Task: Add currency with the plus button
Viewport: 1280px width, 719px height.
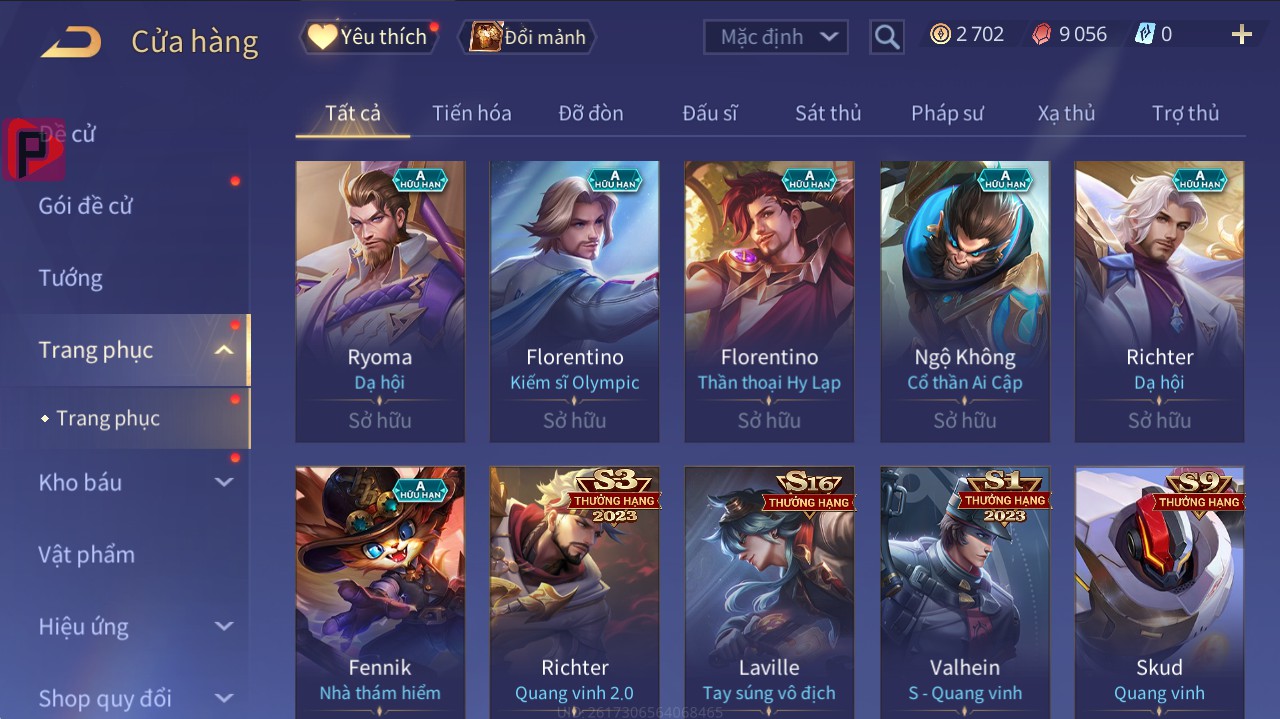Action: (1241, 35)
